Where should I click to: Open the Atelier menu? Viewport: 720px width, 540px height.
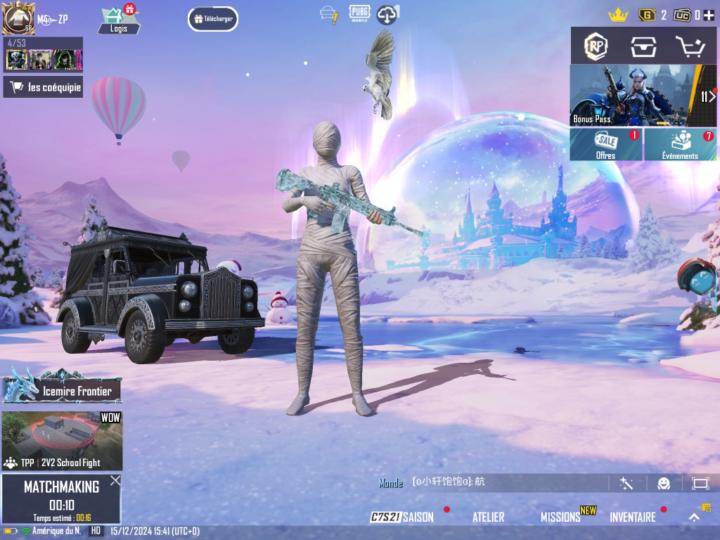[x=488, y=517]
